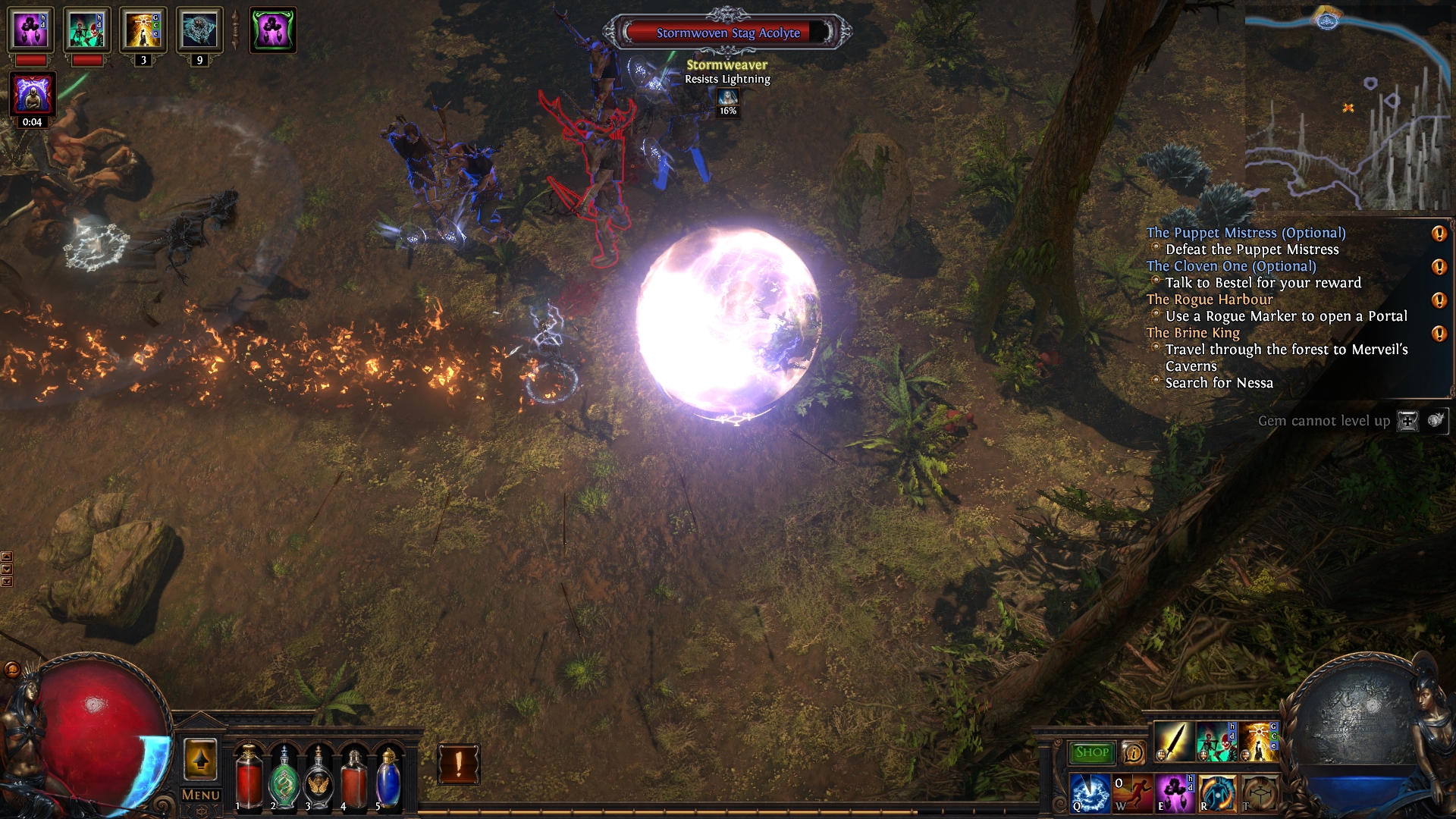The width and height of the screenshot is (1456, 819).
Task: Use the red life flask in slot 4
Action: click(353, 778)
